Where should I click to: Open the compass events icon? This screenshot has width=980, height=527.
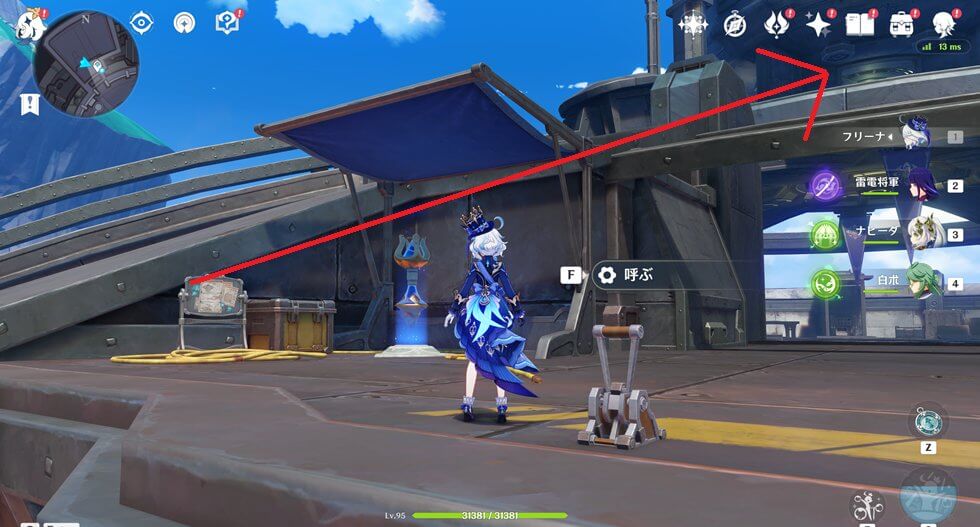pos(734,25)
